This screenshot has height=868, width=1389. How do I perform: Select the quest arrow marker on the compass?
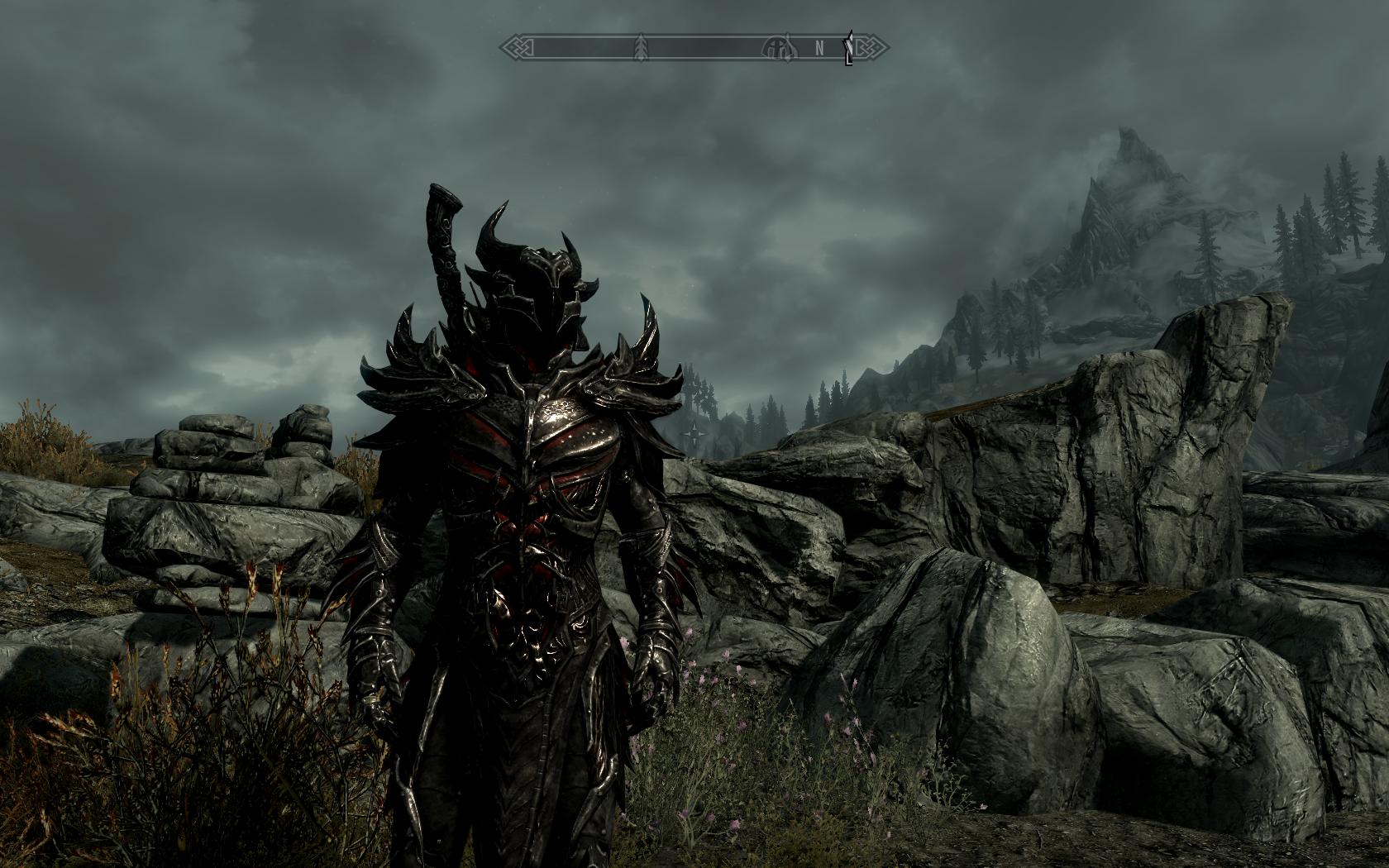[x=847, y=48]
